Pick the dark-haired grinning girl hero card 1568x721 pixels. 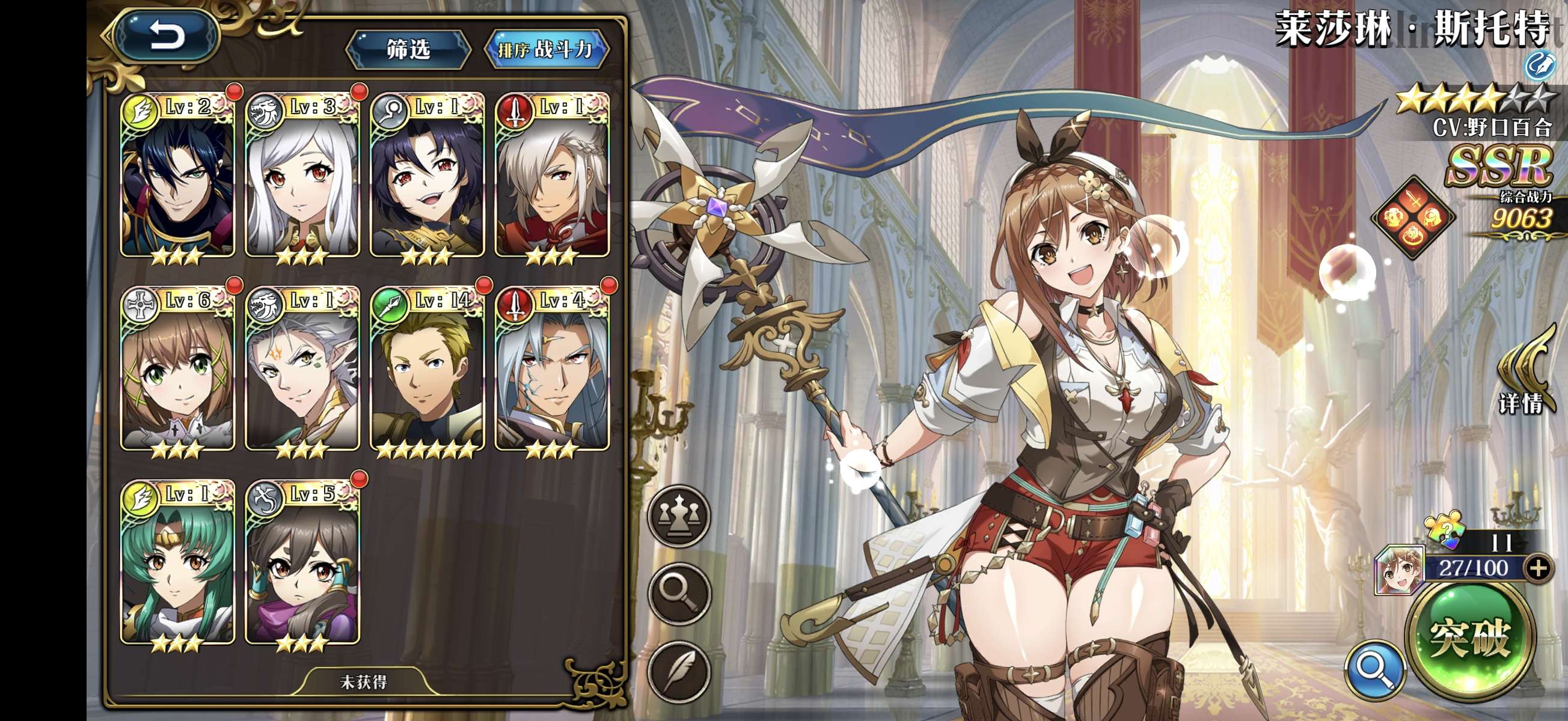point(427,177)
